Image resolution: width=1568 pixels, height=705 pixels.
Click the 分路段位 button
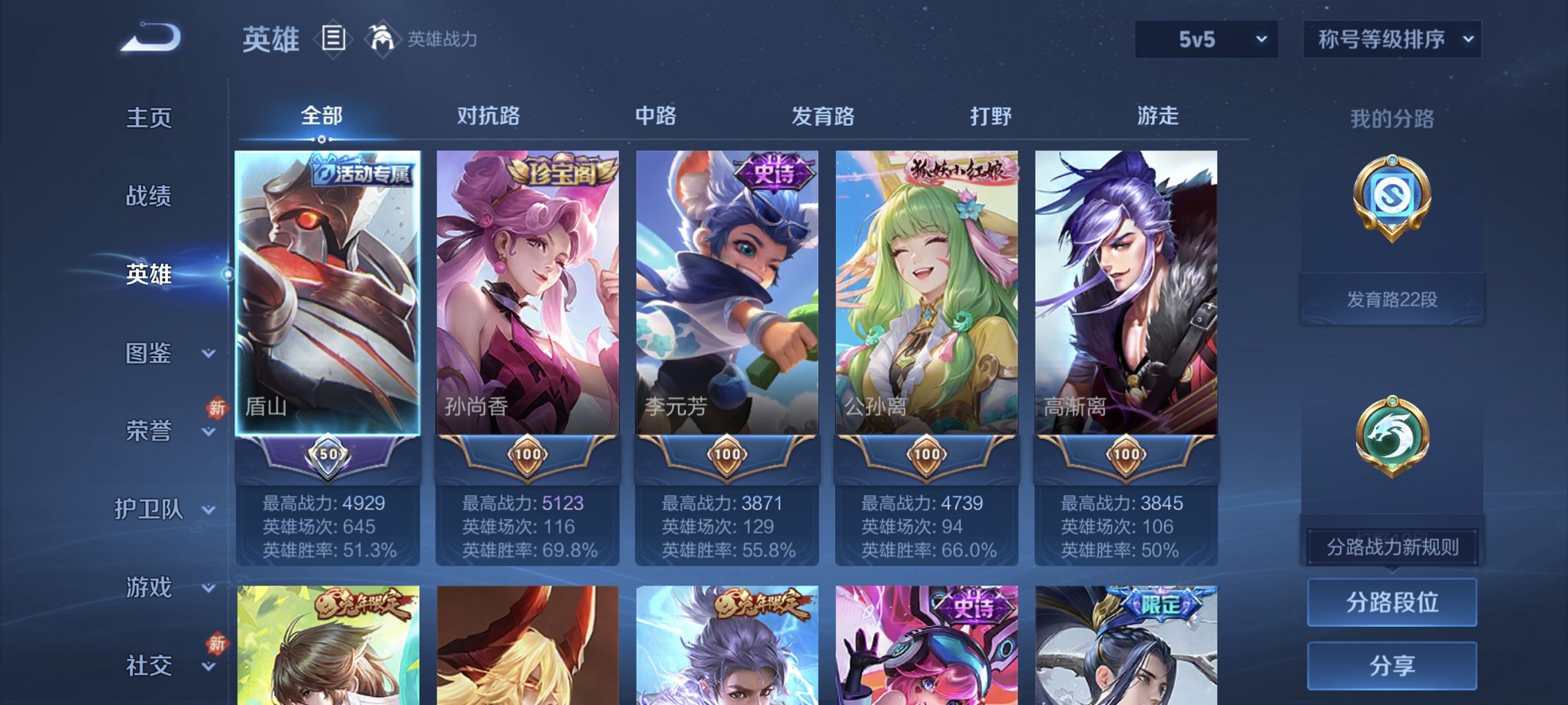click(x=1393, y=601)
